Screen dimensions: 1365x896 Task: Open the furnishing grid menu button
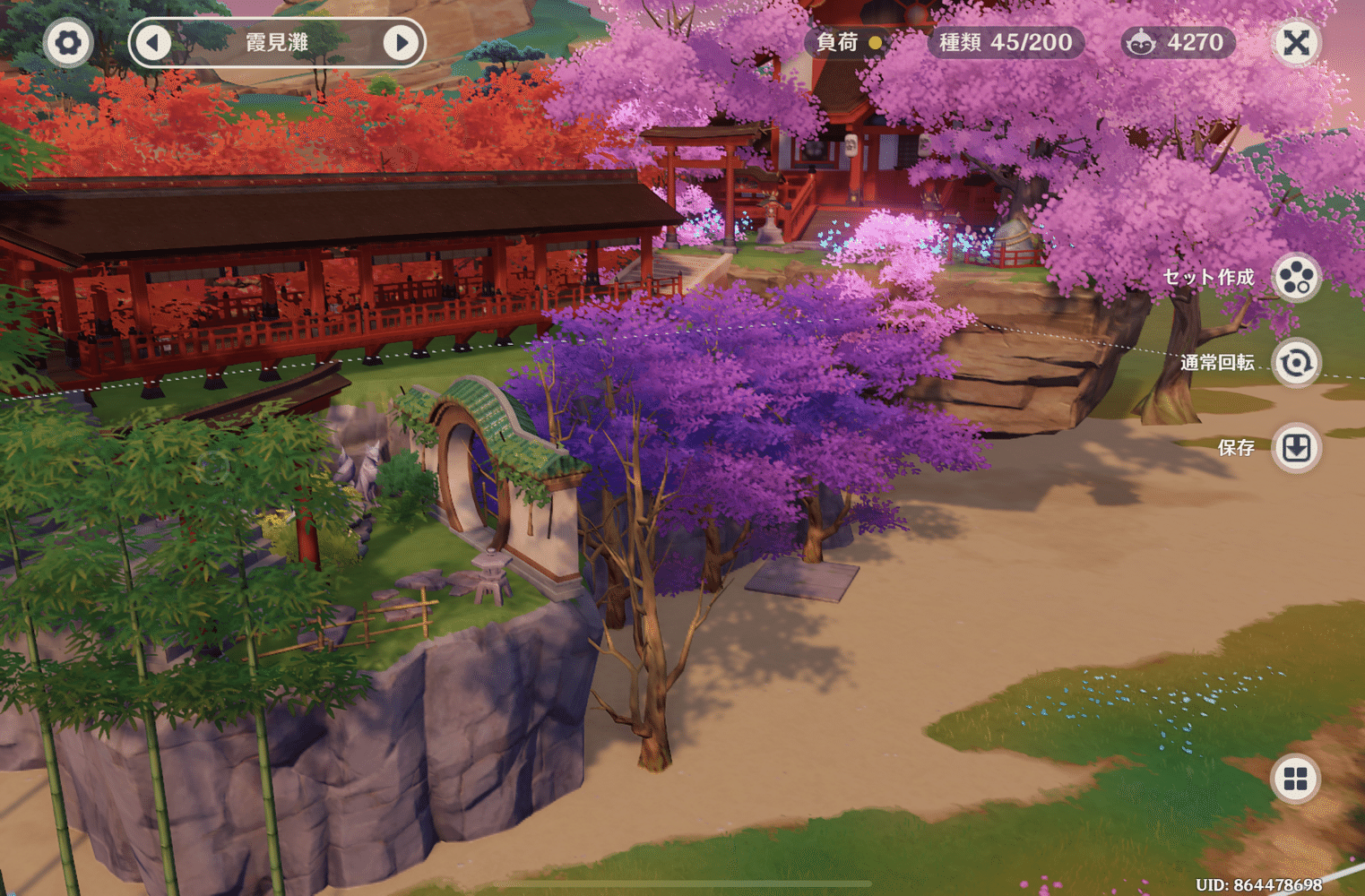(1296, 779)
